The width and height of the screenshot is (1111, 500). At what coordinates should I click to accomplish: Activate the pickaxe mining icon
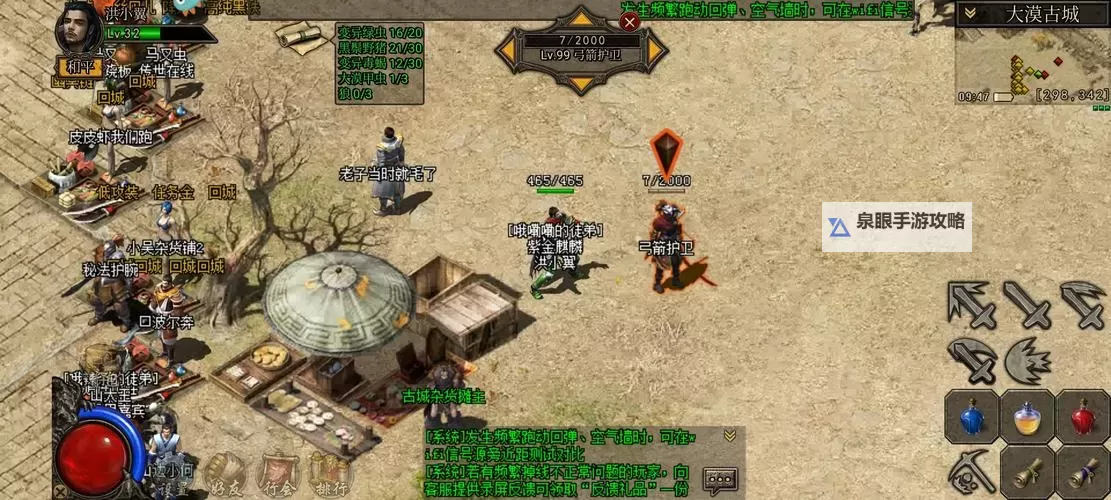click(x=970, y=470)
